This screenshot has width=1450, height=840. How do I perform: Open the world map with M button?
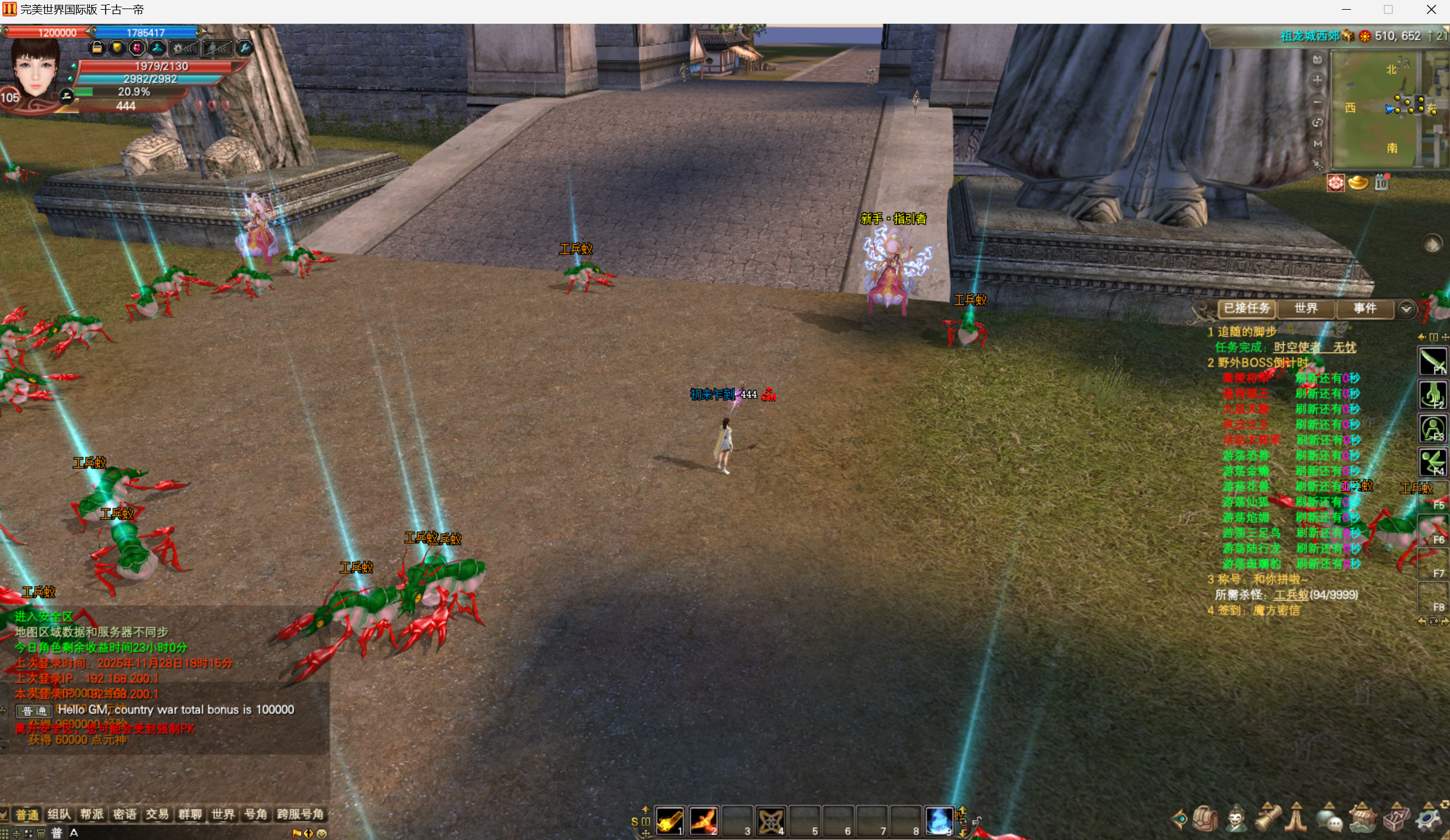tap(1317, 144)
